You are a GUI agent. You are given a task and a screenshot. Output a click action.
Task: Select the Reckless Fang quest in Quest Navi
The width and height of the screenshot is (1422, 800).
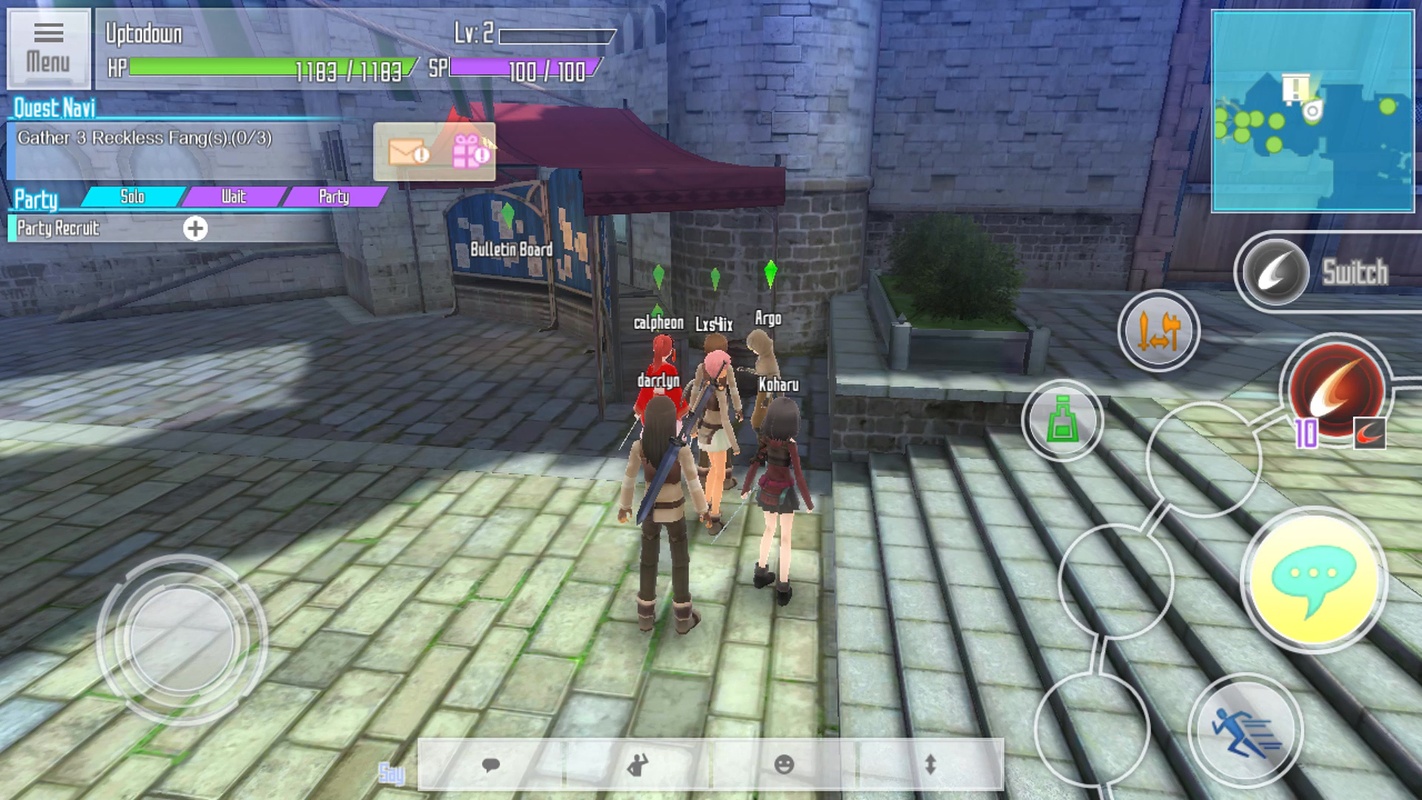coord(144,138)
